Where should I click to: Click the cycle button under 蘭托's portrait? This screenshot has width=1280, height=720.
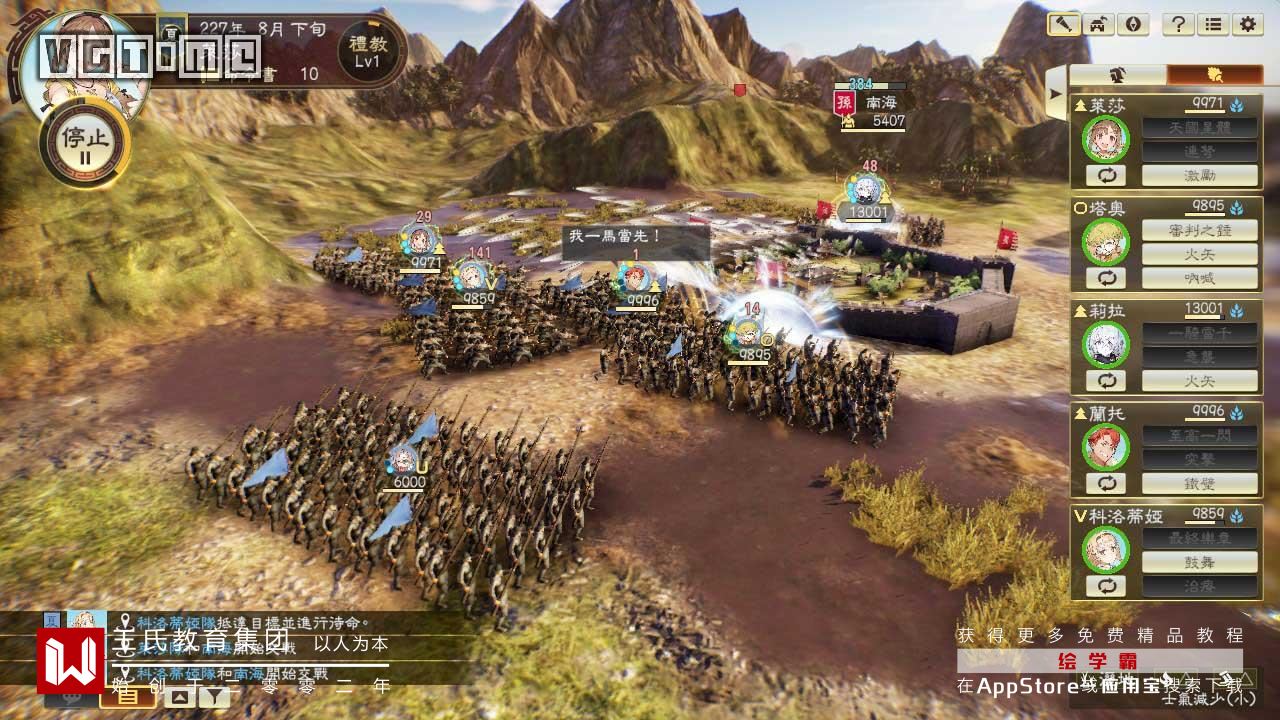coord(1106,483)
